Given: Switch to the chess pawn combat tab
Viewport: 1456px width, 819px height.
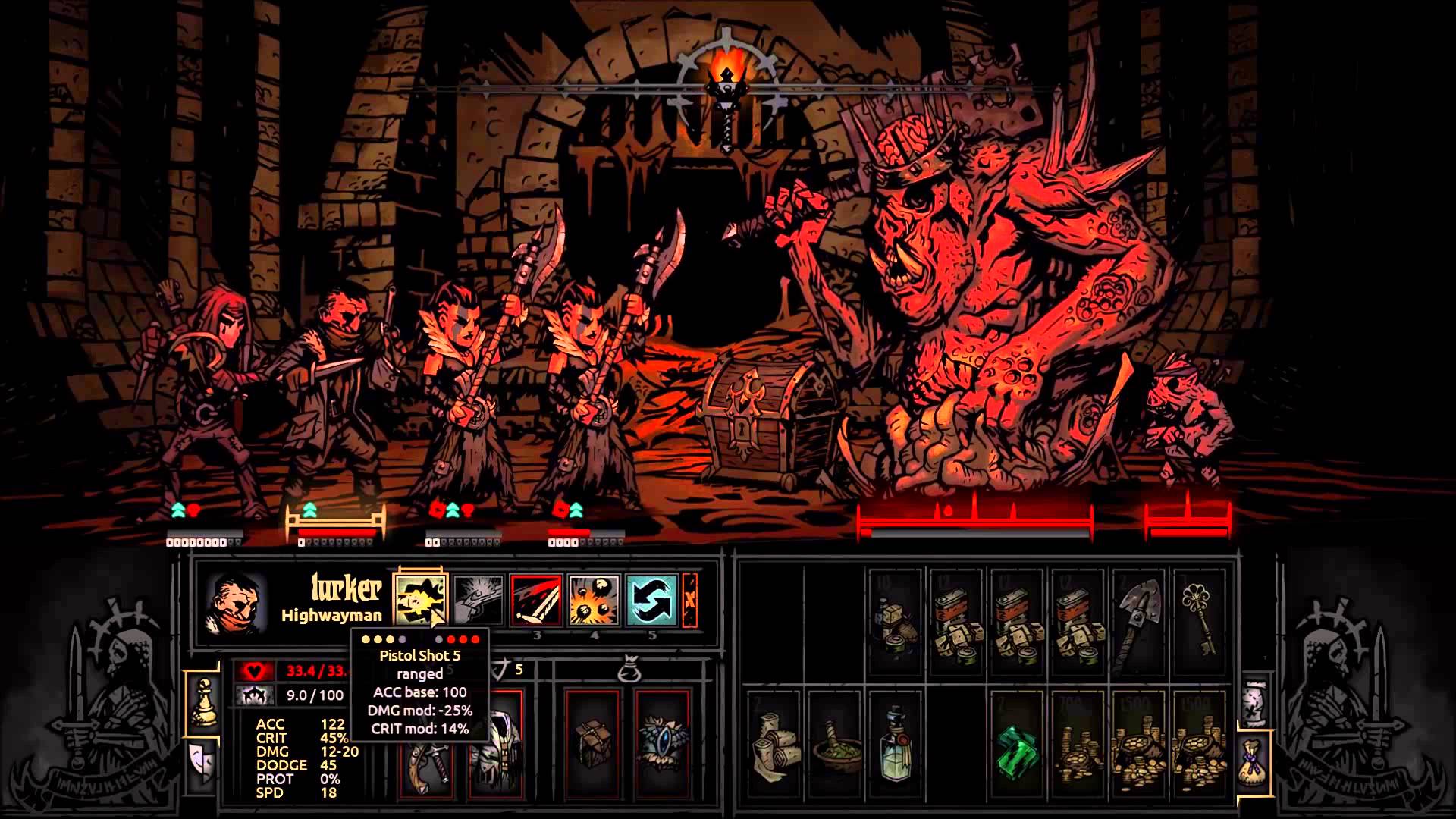Looking at the screenshot, I should [202, 701].
